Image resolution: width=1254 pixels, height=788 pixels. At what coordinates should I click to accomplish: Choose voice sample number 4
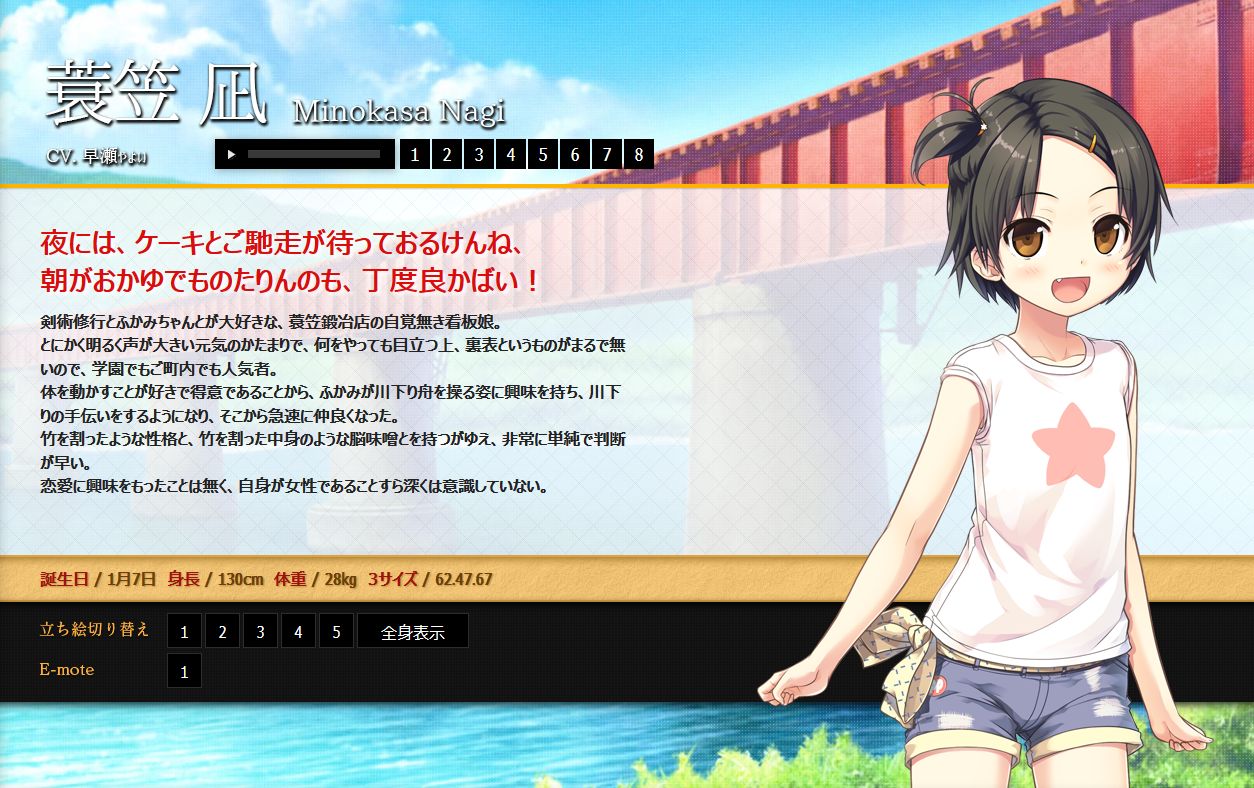coord(511,154)
